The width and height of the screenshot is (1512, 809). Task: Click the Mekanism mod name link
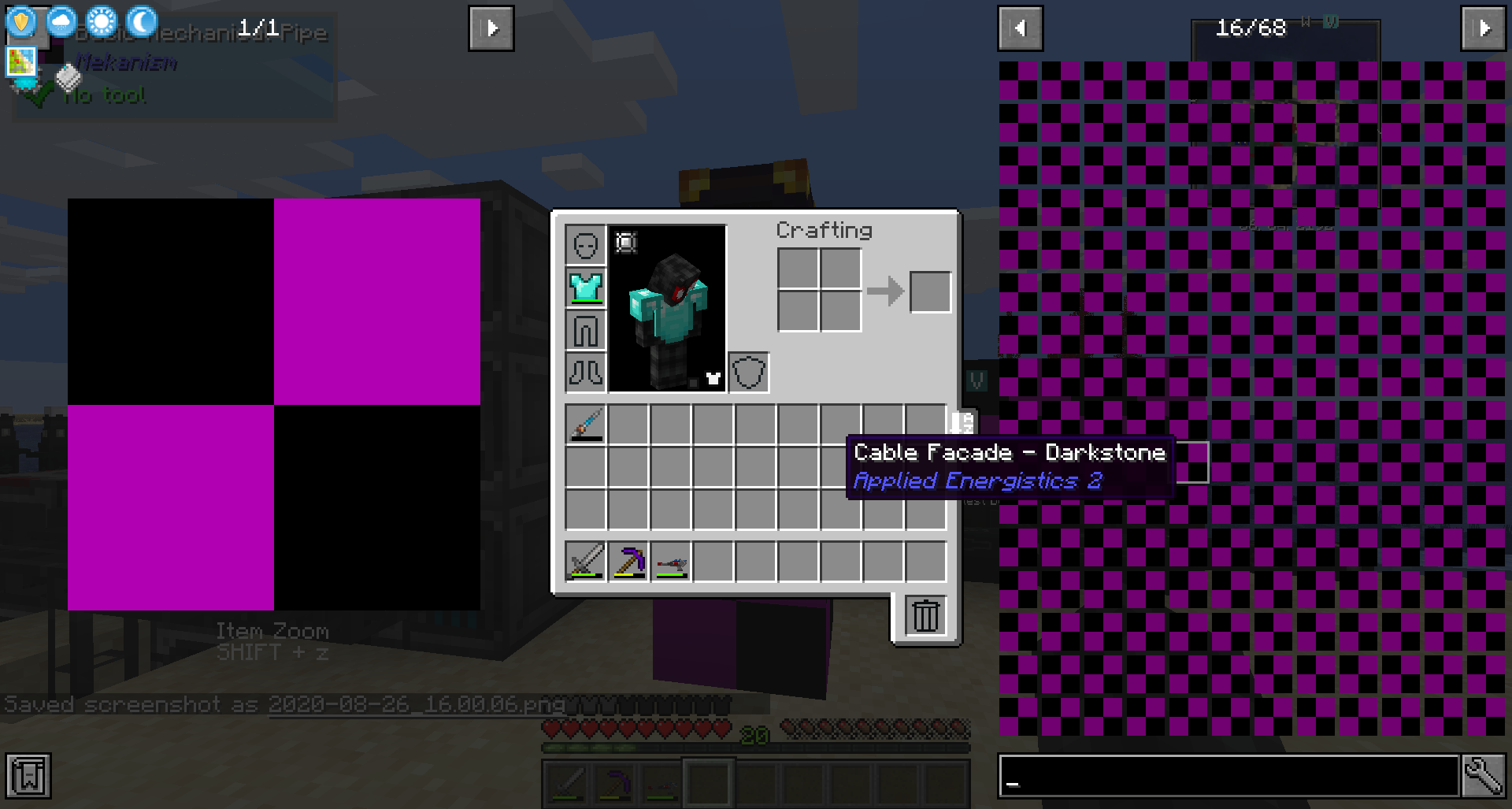tap(126, 63)
